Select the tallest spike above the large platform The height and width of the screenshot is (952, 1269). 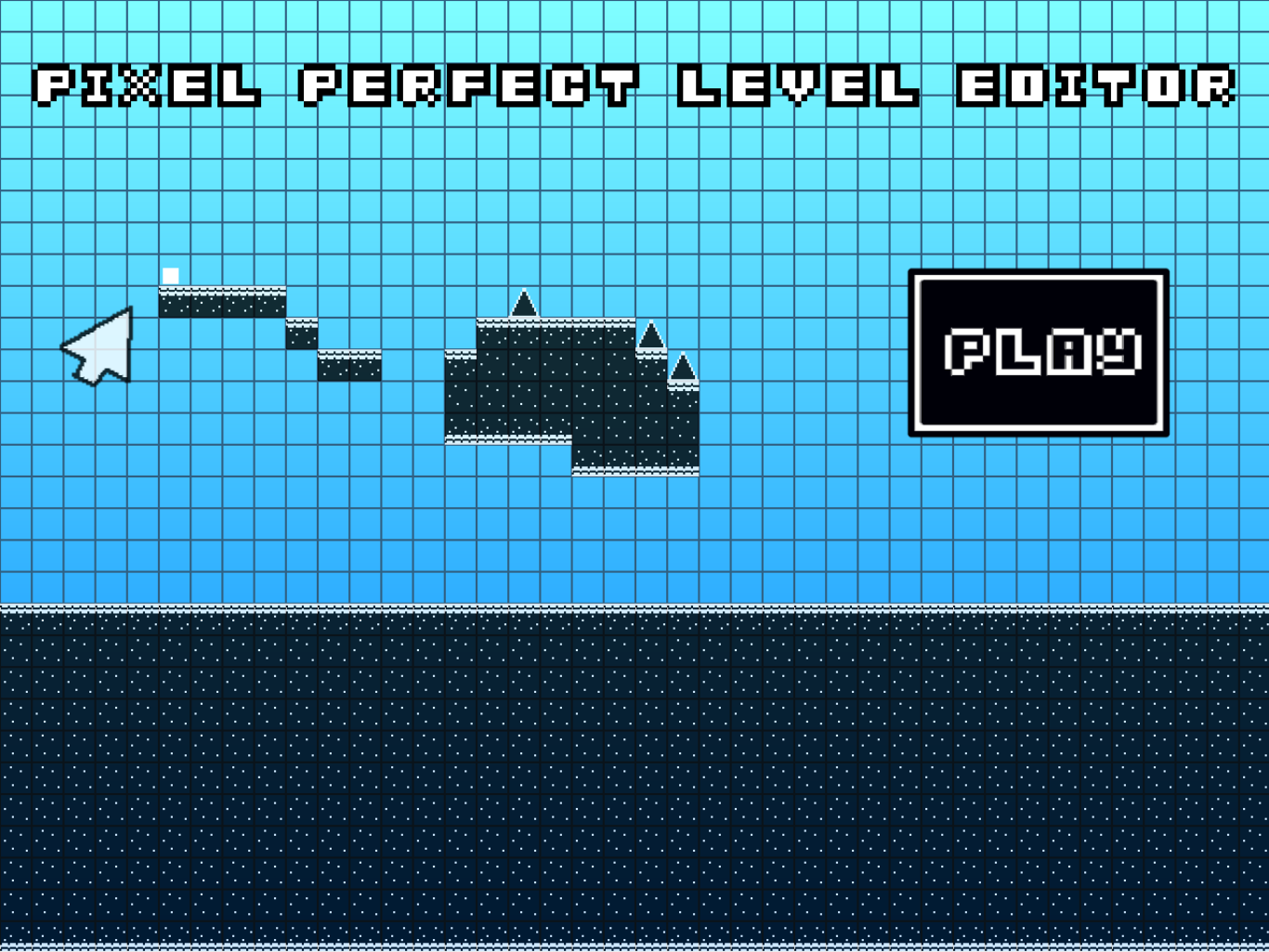[525, 305]
